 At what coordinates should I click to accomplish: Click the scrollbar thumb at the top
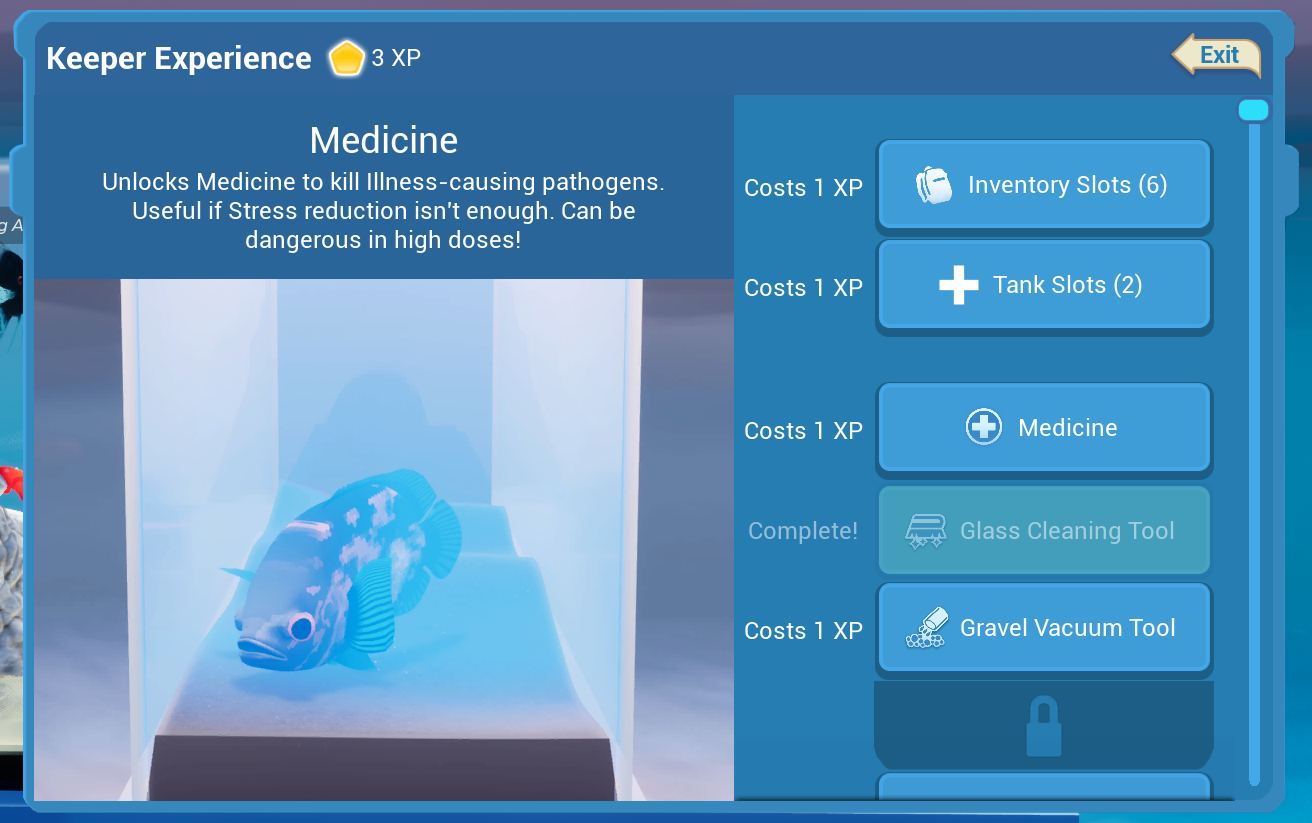click(1253, 109)
